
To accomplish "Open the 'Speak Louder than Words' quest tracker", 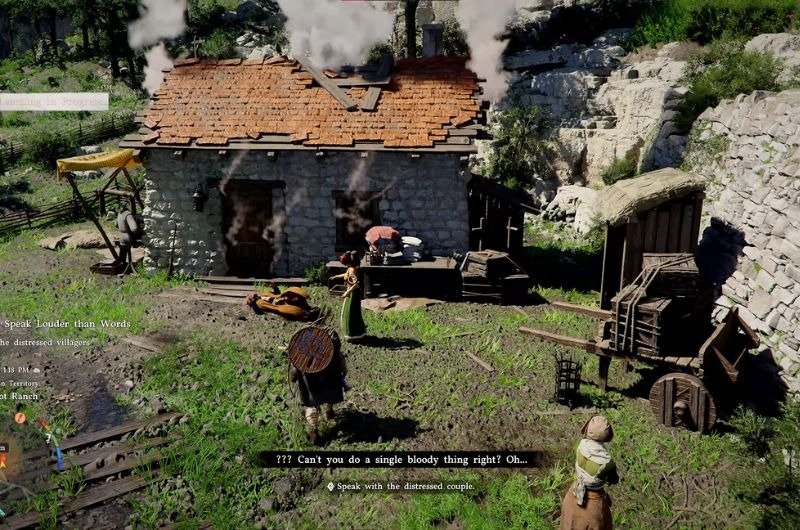I will click(x=66, y=324).
